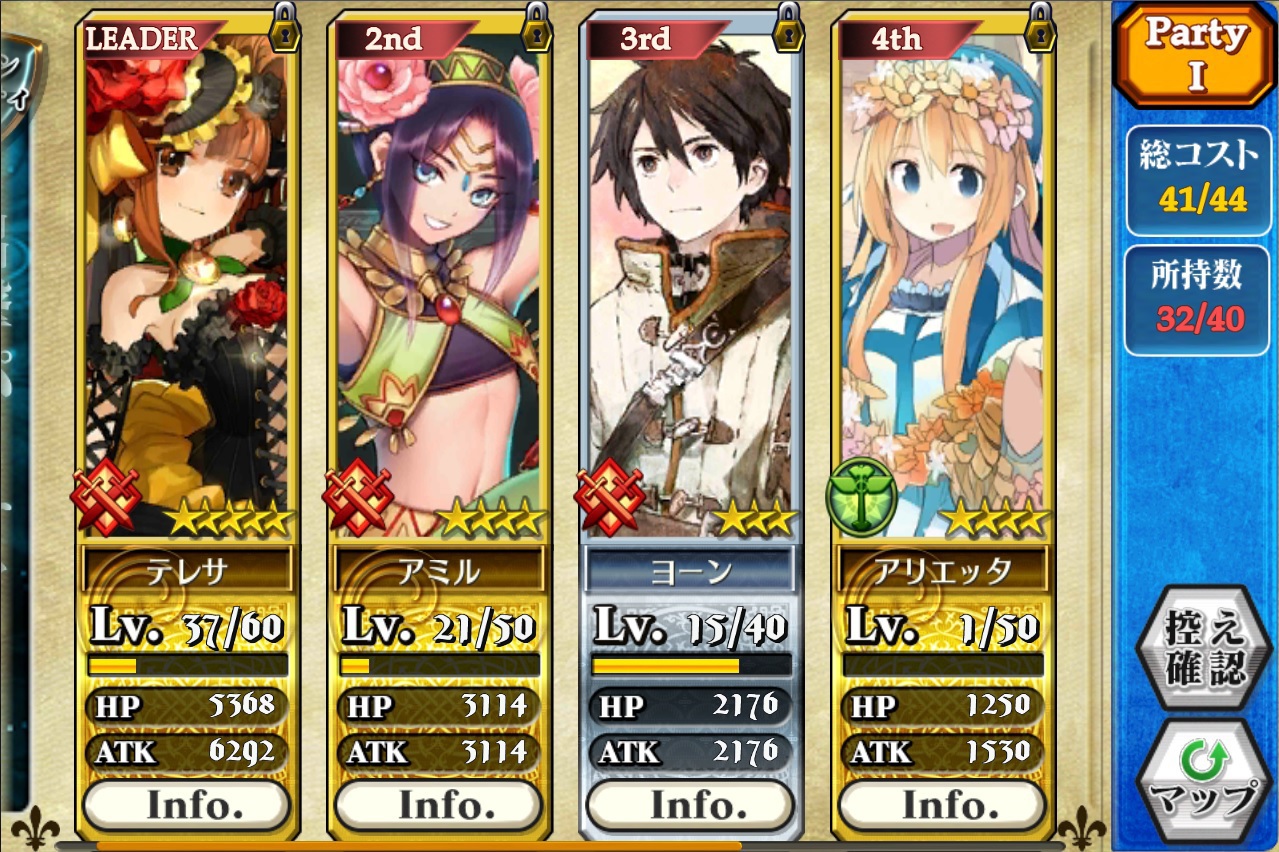Viewport: 1279px width, 852px height.
Task: Choose the アミル card in 2nd slot
Action: pos(439,280)
